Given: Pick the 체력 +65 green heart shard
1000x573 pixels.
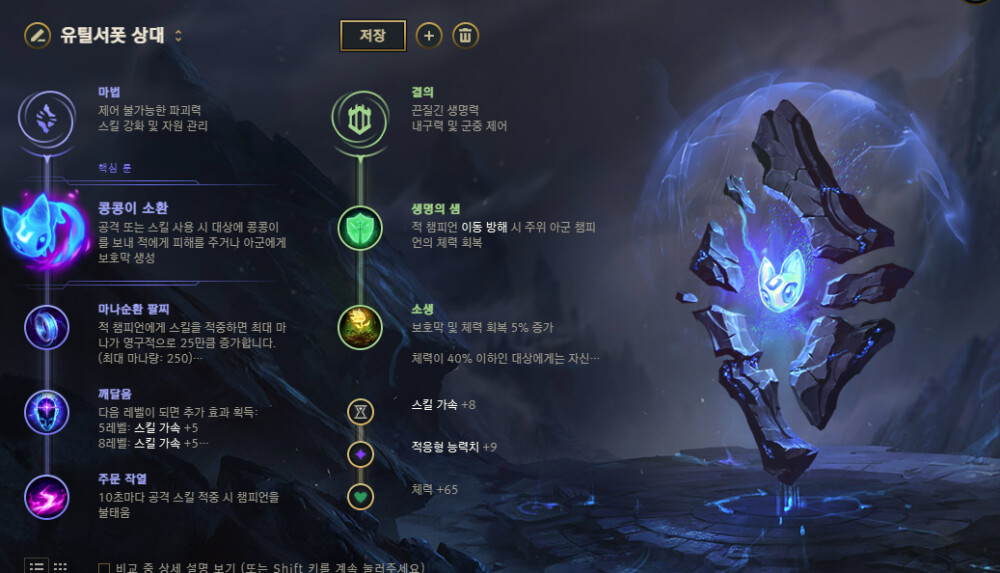Looking at the screenshot, I should (360, 496).
